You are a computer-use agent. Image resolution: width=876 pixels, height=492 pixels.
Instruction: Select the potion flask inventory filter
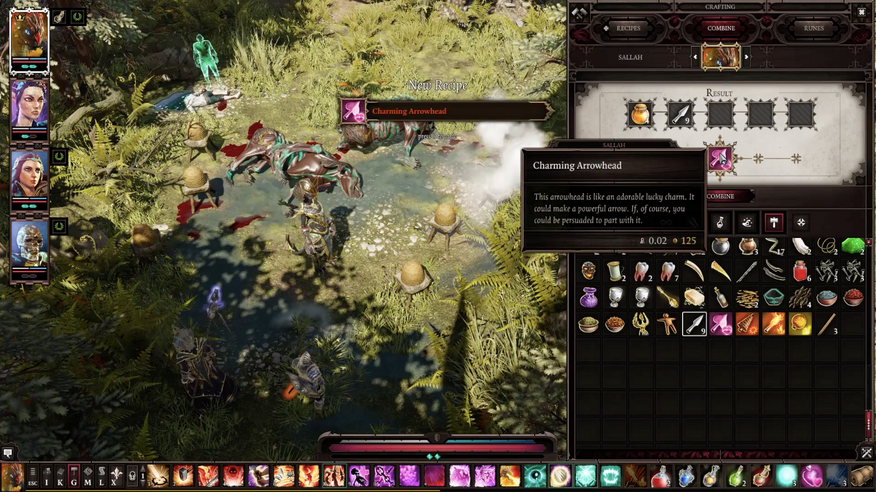coord(720,222)
